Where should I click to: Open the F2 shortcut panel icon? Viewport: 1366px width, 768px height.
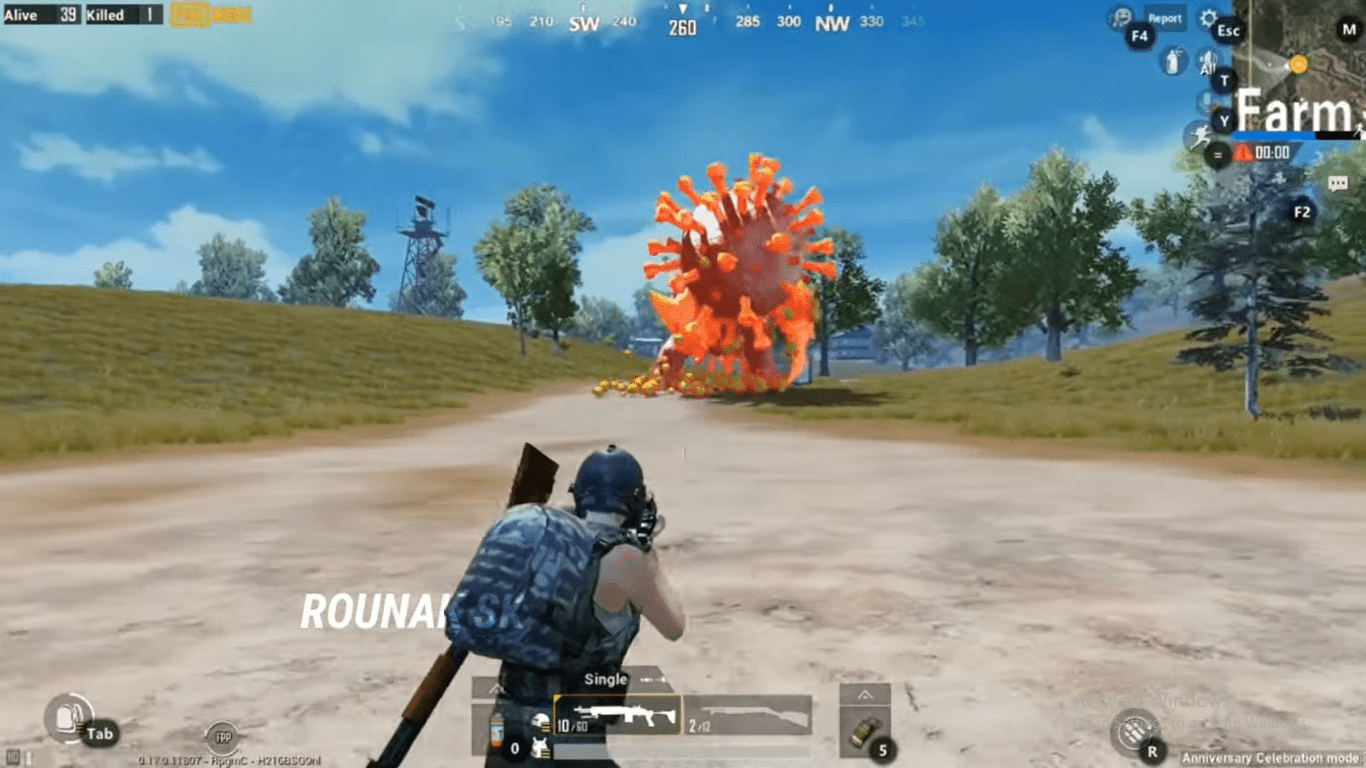[1303, 211]
